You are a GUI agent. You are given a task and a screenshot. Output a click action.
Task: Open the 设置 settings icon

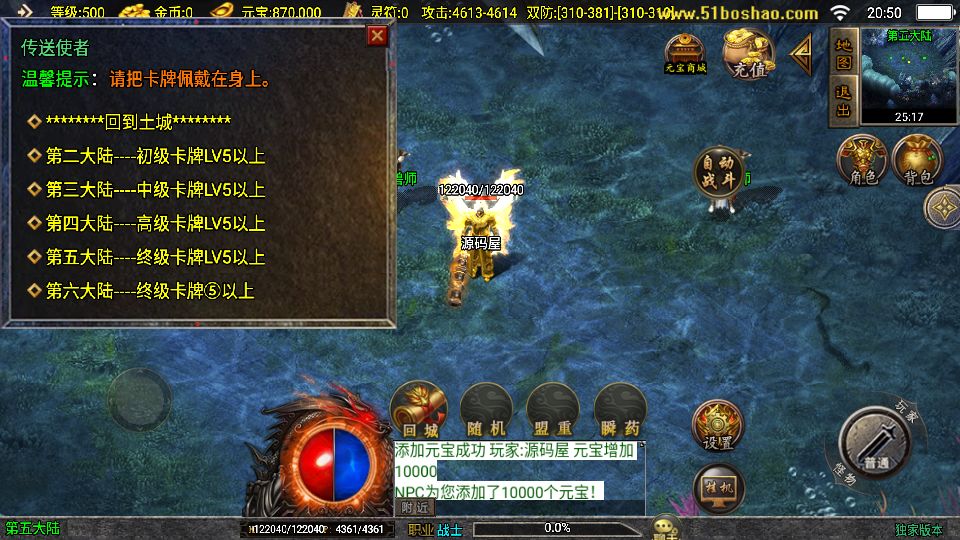coord(718,425)
